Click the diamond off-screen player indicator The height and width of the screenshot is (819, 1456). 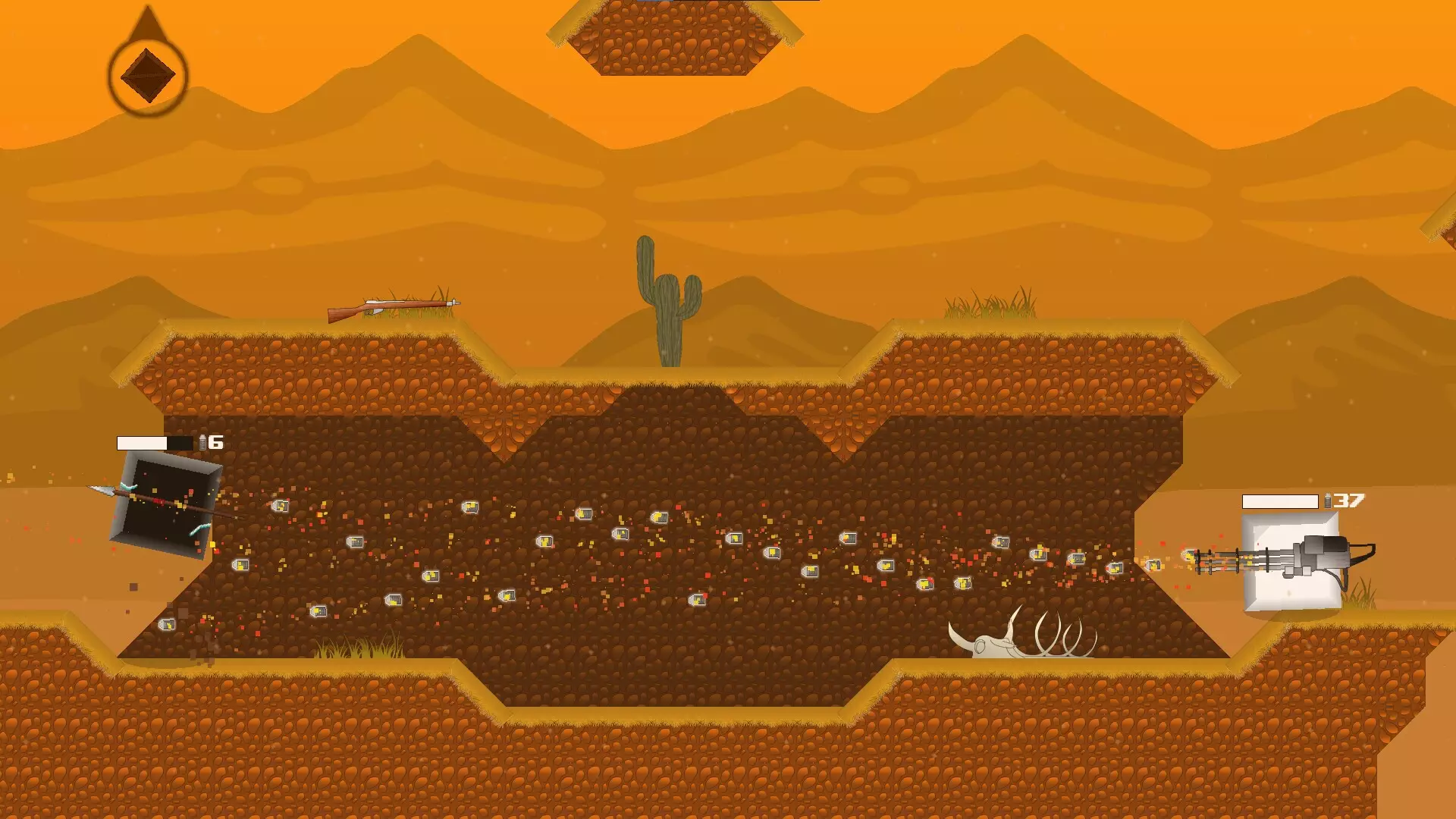(148, 75)
